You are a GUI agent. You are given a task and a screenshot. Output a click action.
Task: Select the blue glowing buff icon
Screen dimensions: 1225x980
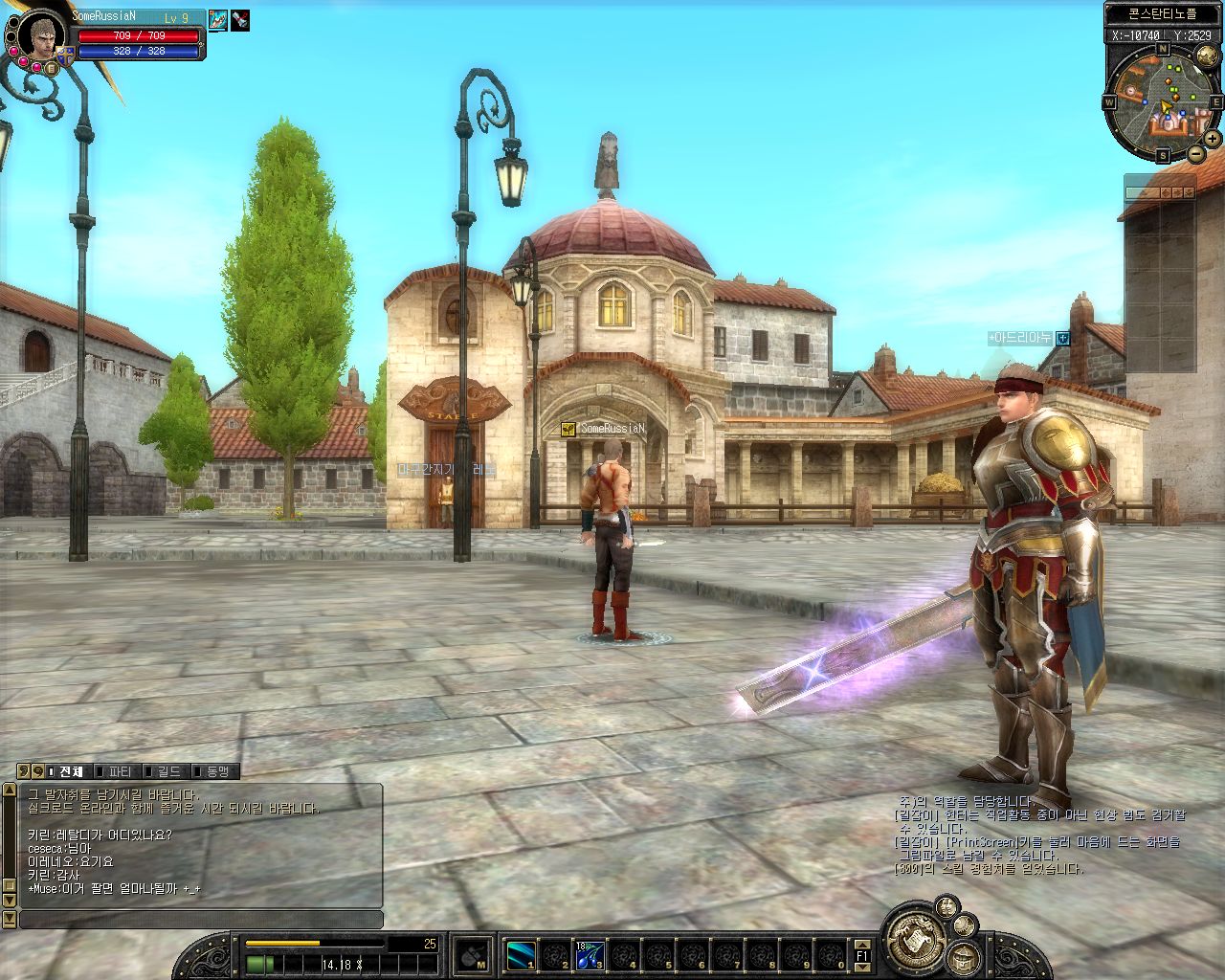(218, 19)
